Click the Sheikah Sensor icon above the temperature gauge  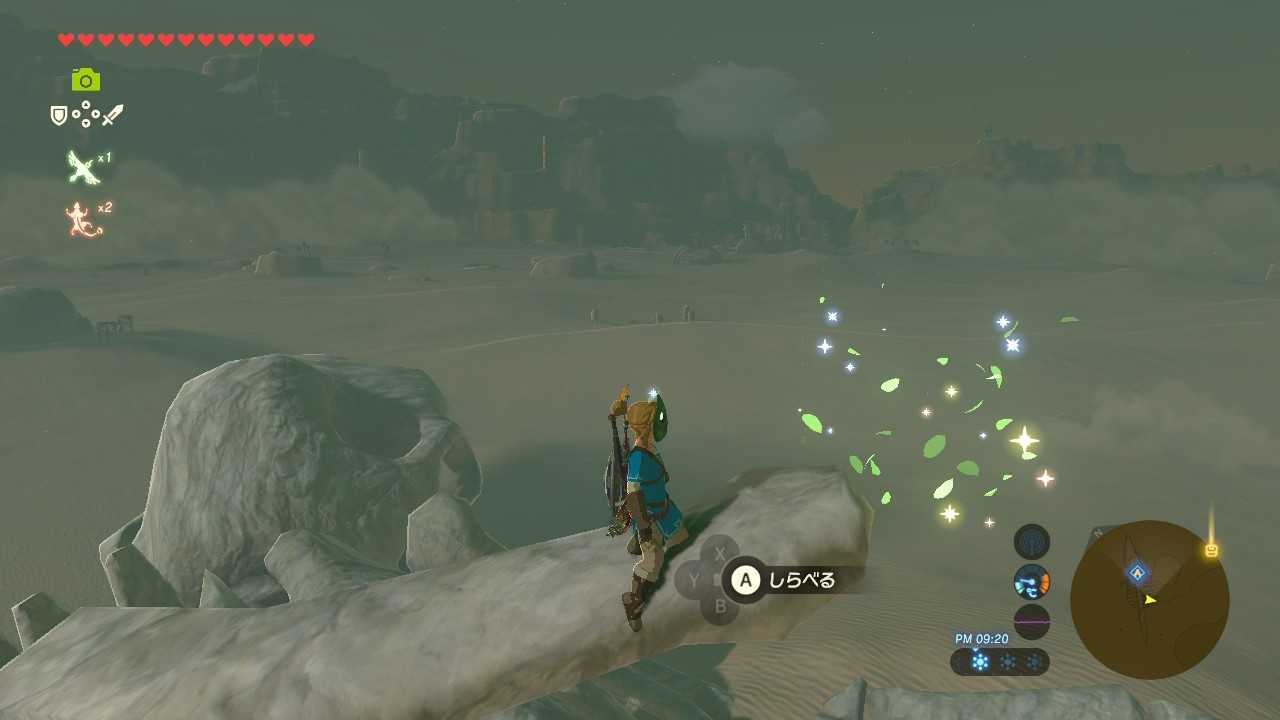[1031, 542]
